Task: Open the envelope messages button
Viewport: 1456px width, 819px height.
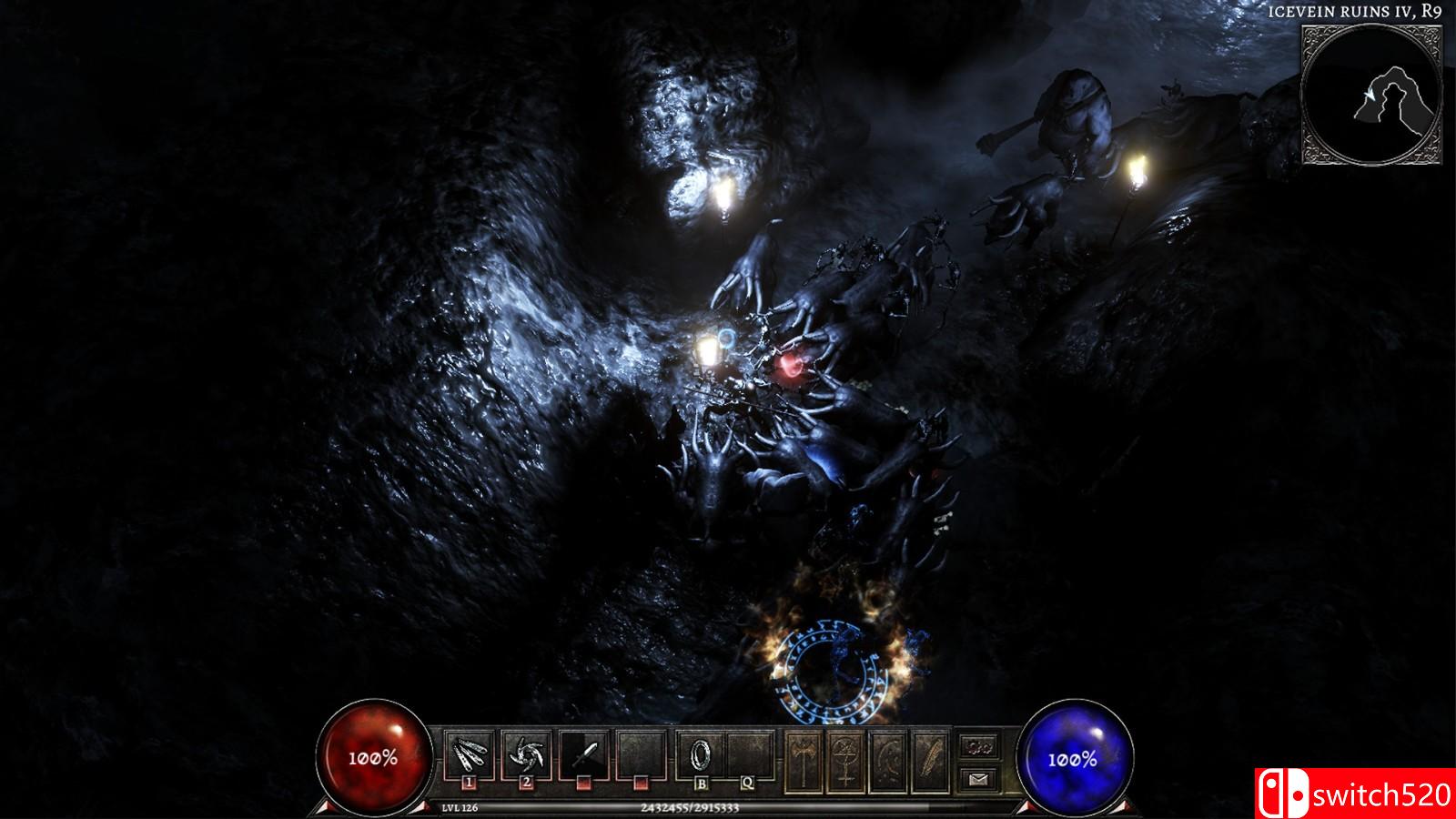Action: coord(979,778)
